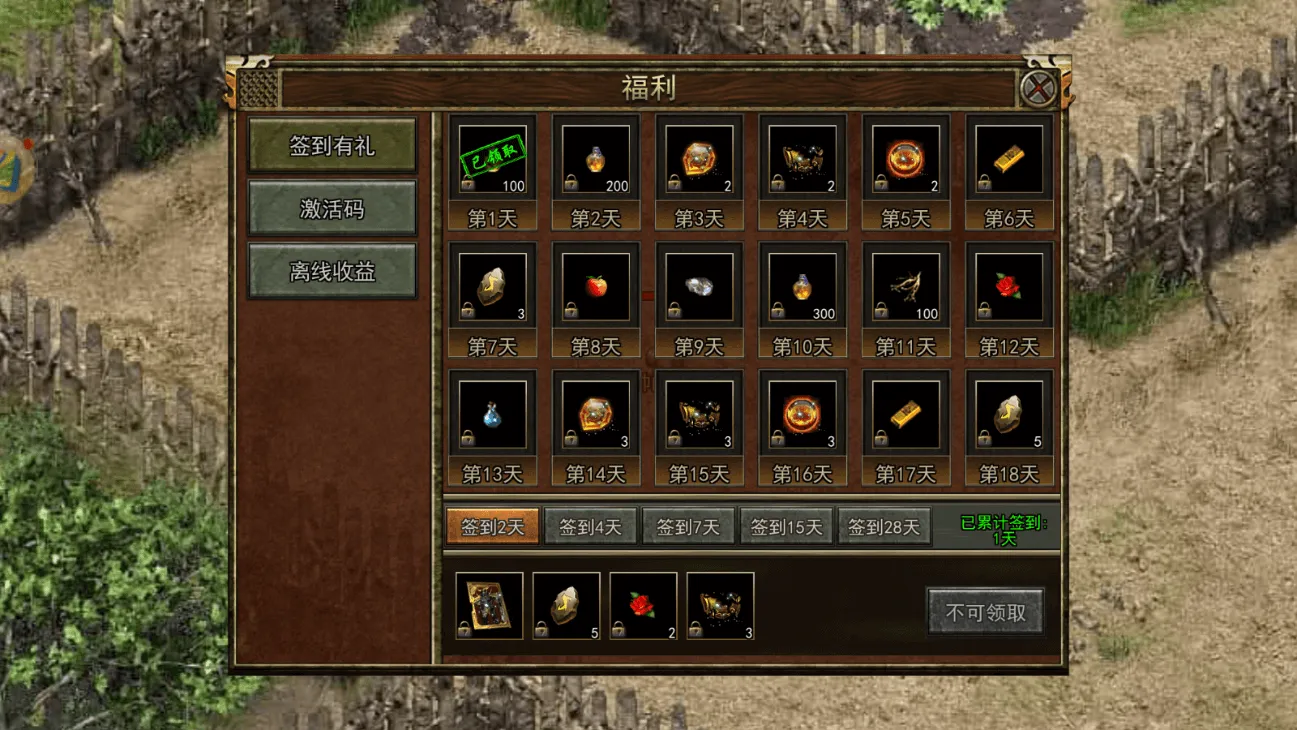Open the 签到有礼 sign-in rewards tab

point(332,146)
